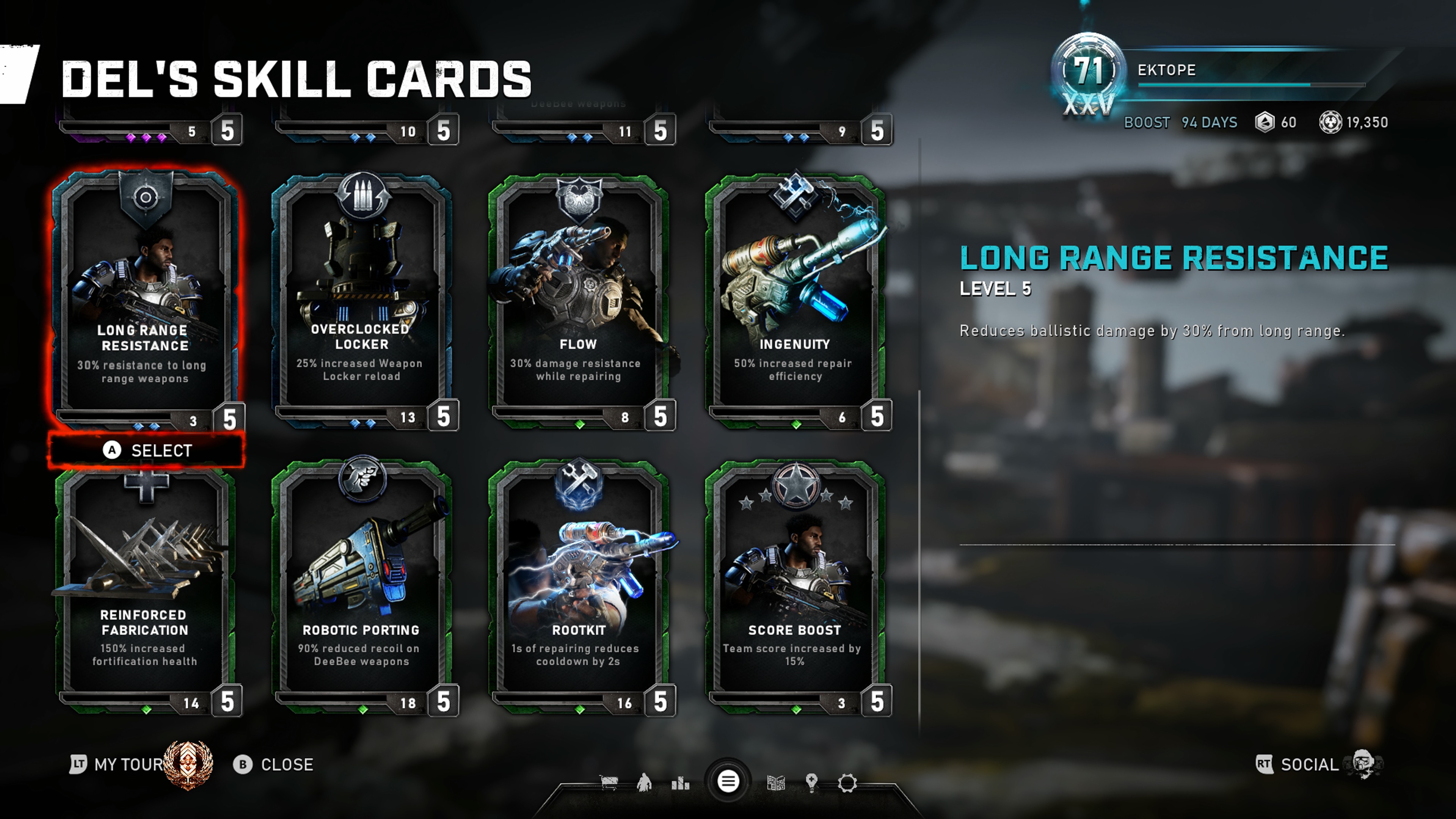Open settings via the gear icon

847,783
